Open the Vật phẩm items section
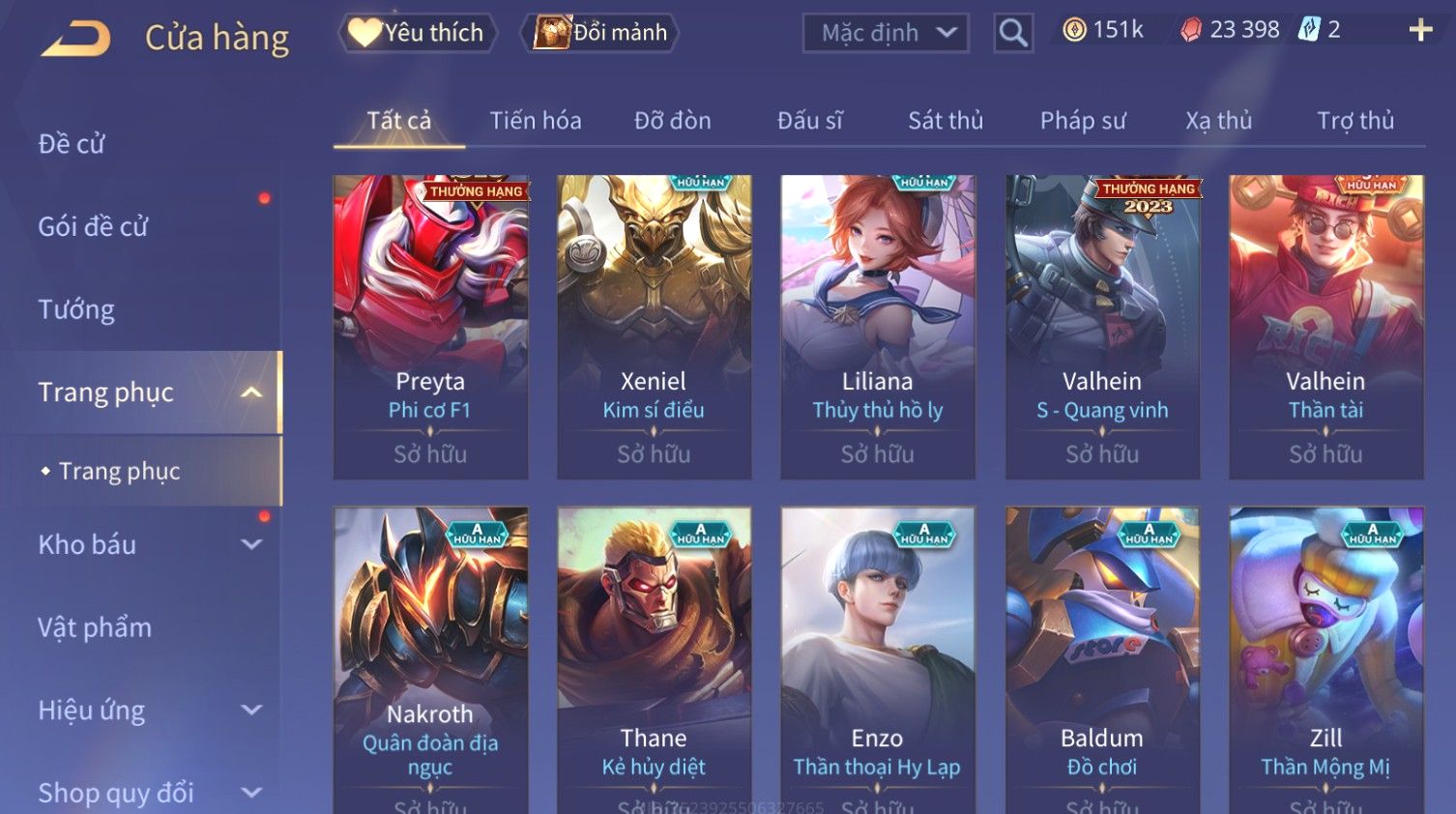 [x=95, y=627]
